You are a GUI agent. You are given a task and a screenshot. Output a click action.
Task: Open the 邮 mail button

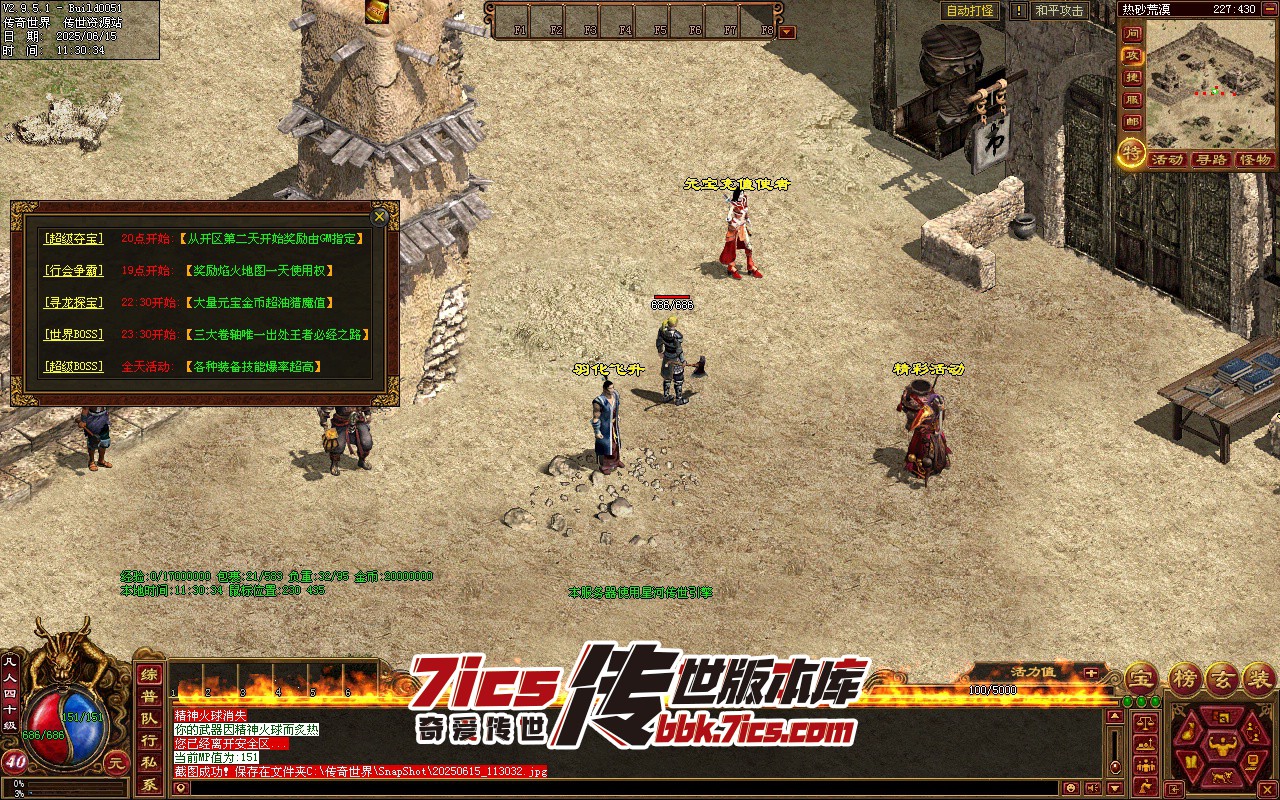(x=1131, y=122)
